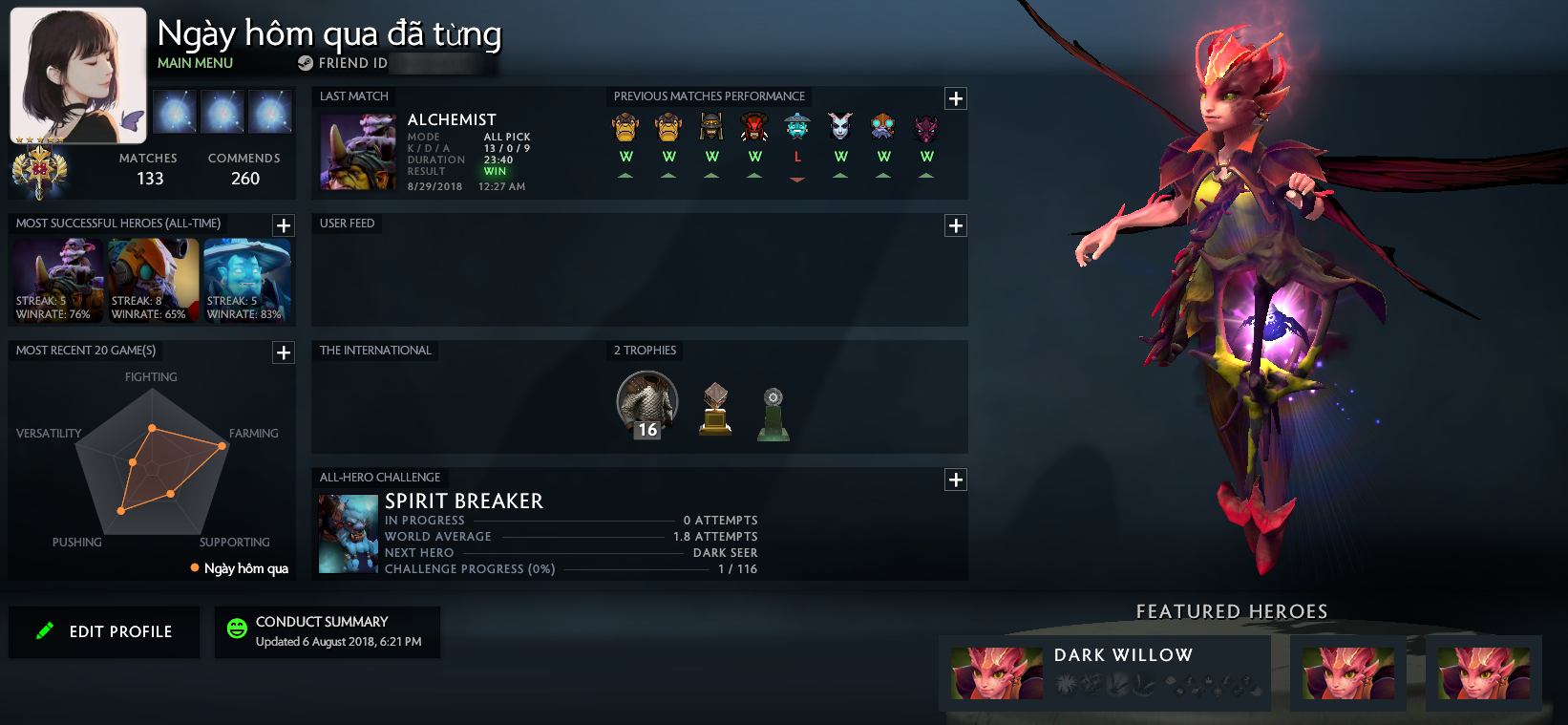Click the Edit Profile button
This screenshot has width=1568, height=725.
[103, 631]
